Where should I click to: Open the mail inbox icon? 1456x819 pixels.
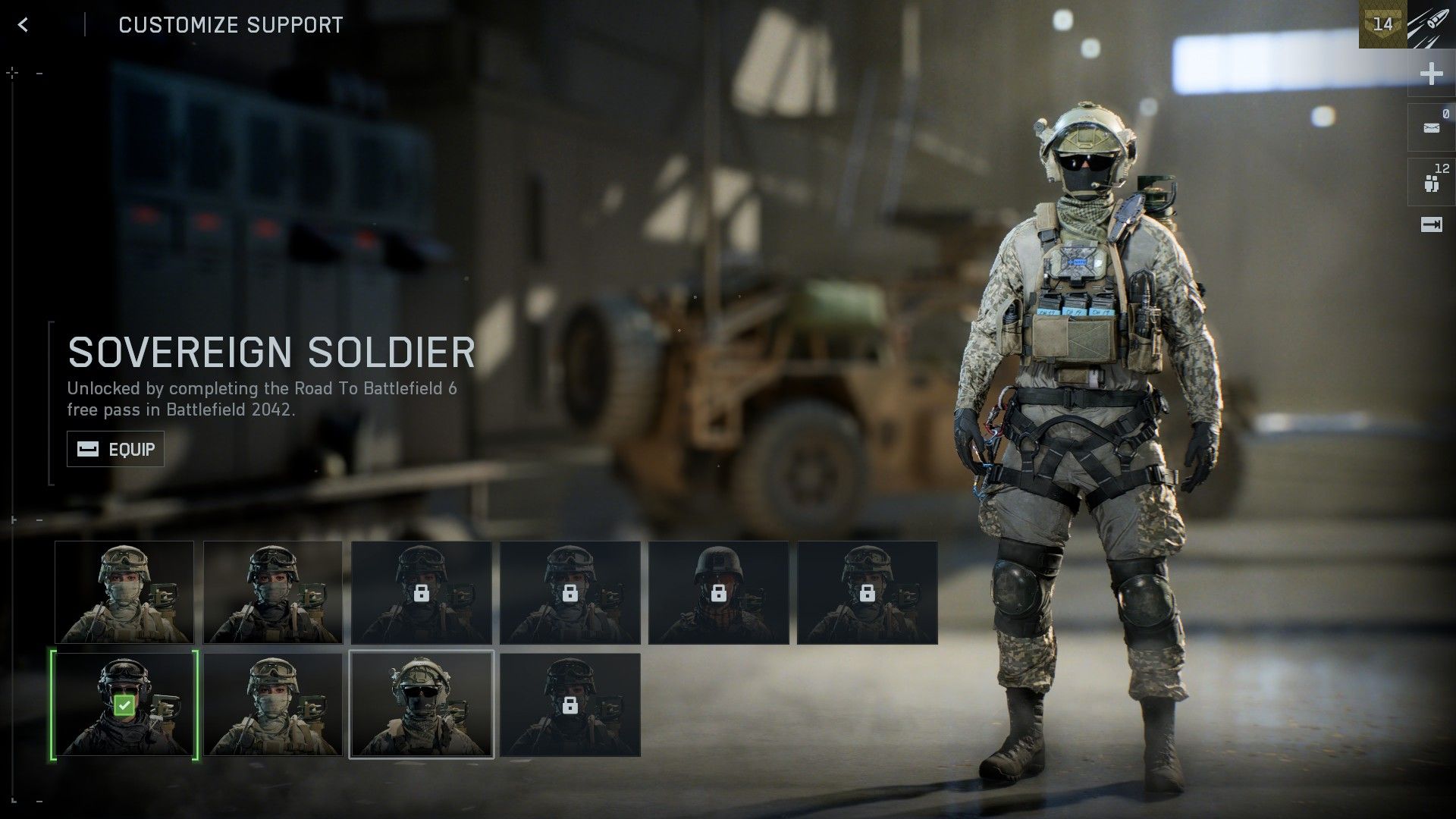tap(1431, 127)
